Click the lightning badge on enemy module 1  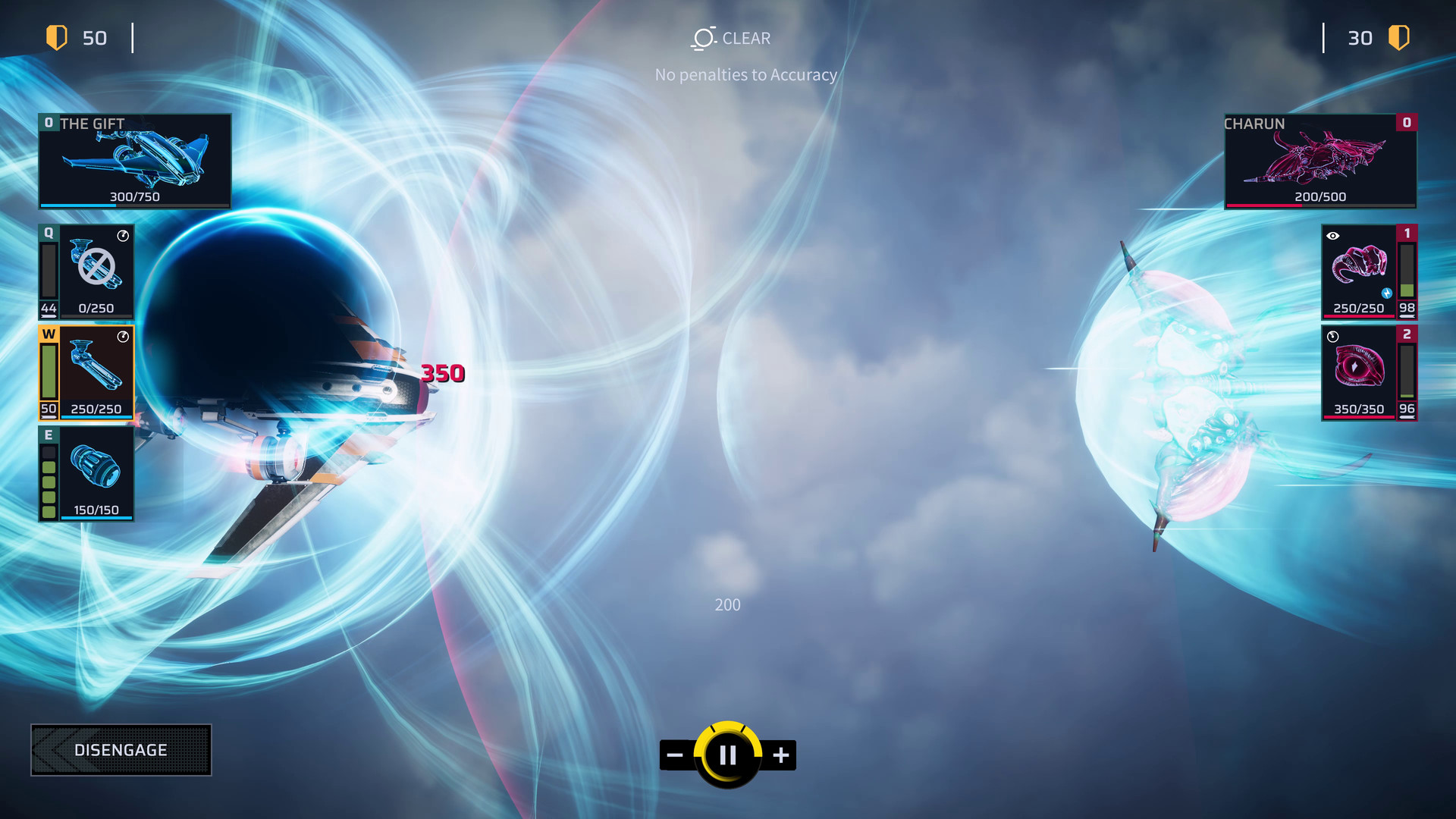pyautogui.click(x=1387, y=292)
